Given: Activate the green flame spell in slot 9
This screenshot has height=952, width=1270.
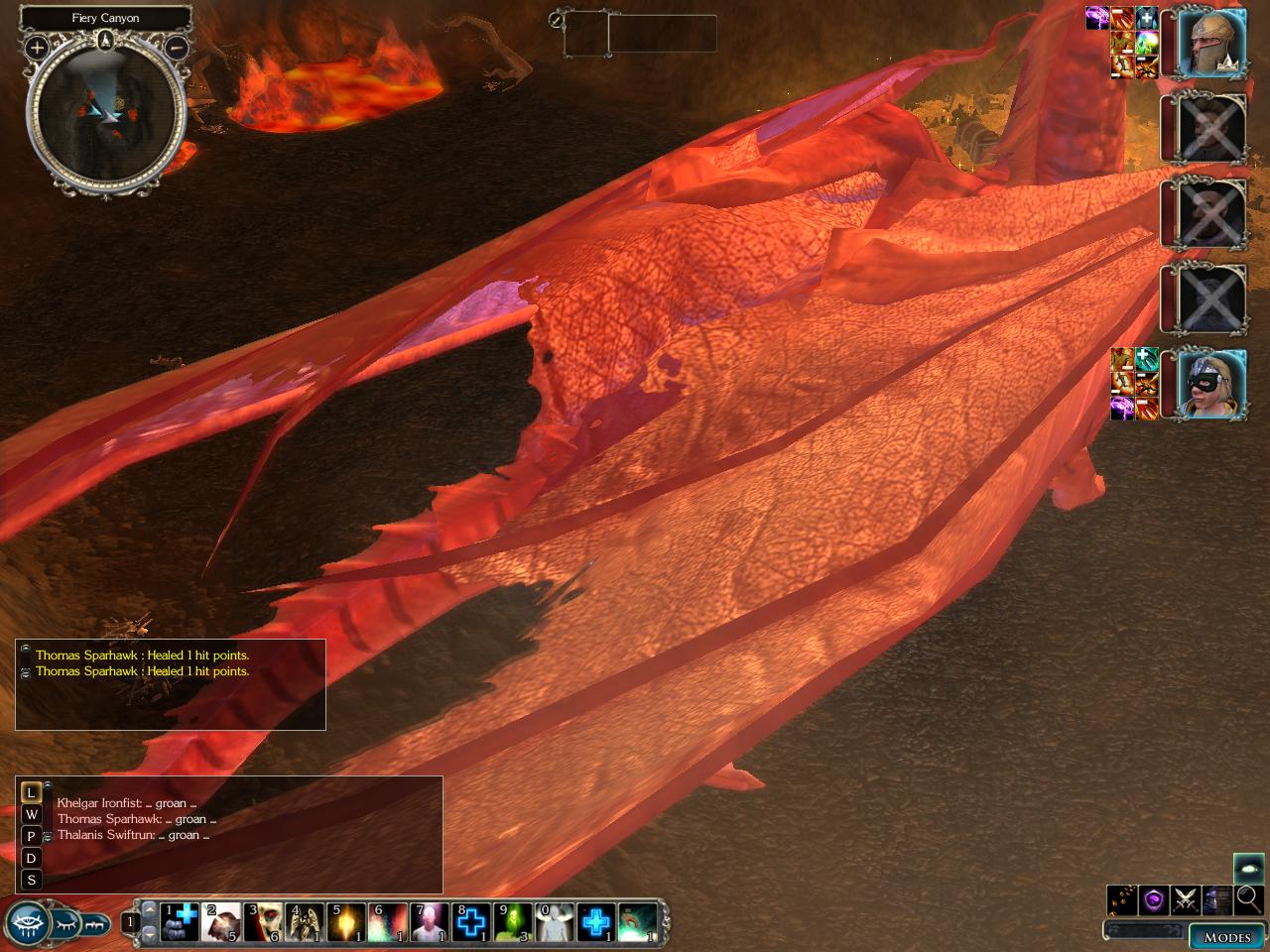Looking at the screenshot, I should tap(512, 921).
